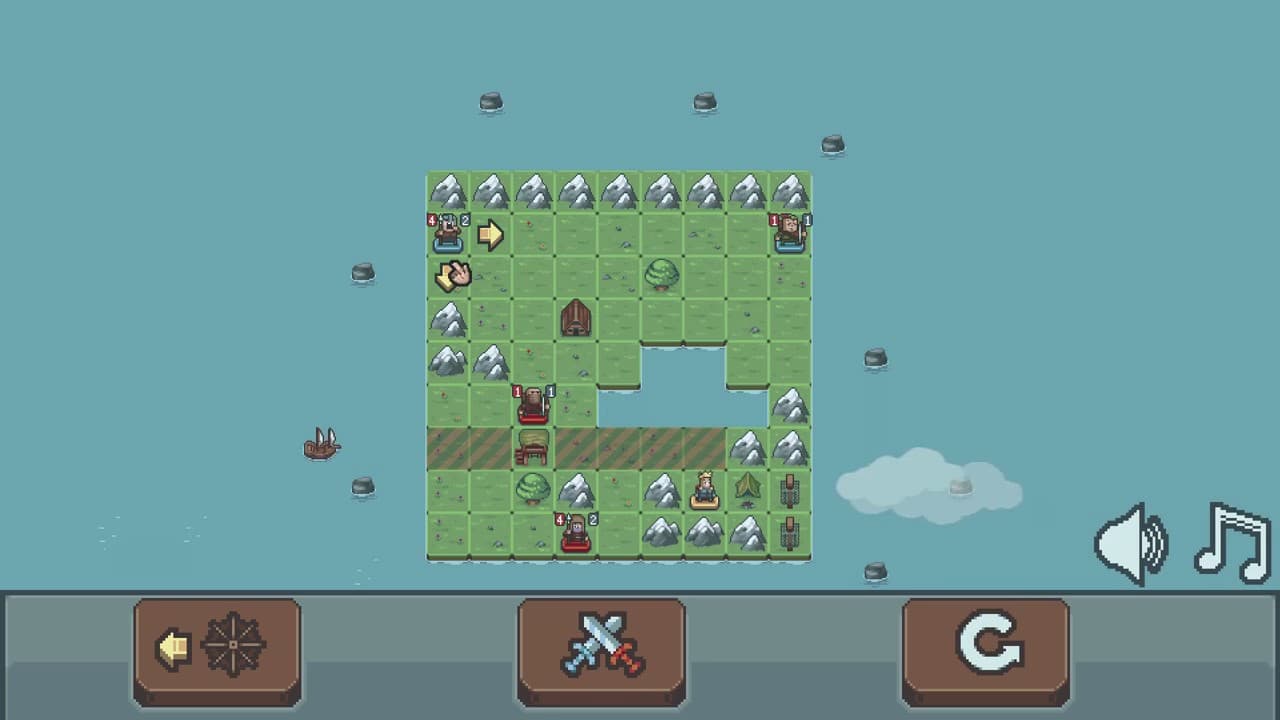Click the pine tree below the wagon
The image size is (1280, 720).
point(531,489)
